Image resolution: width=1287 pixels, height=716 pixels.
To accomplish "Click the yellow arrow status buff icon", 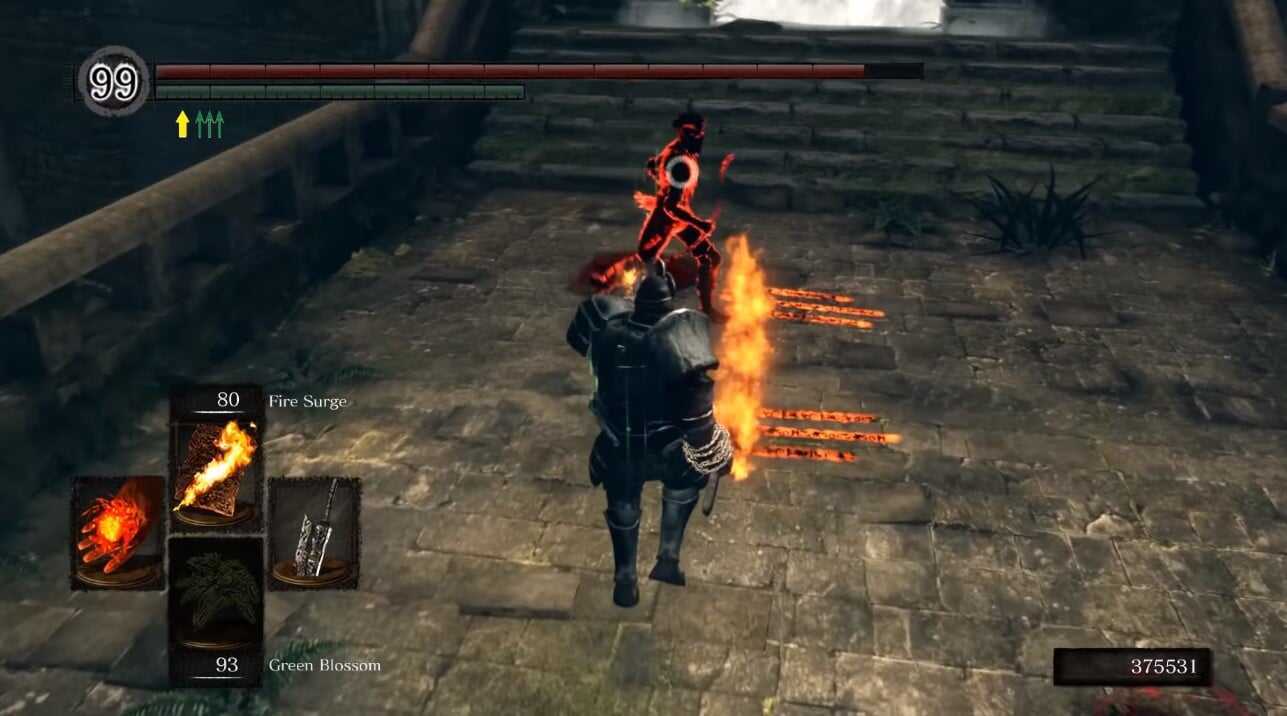I will pyautogui.click(x=182, y=124).
